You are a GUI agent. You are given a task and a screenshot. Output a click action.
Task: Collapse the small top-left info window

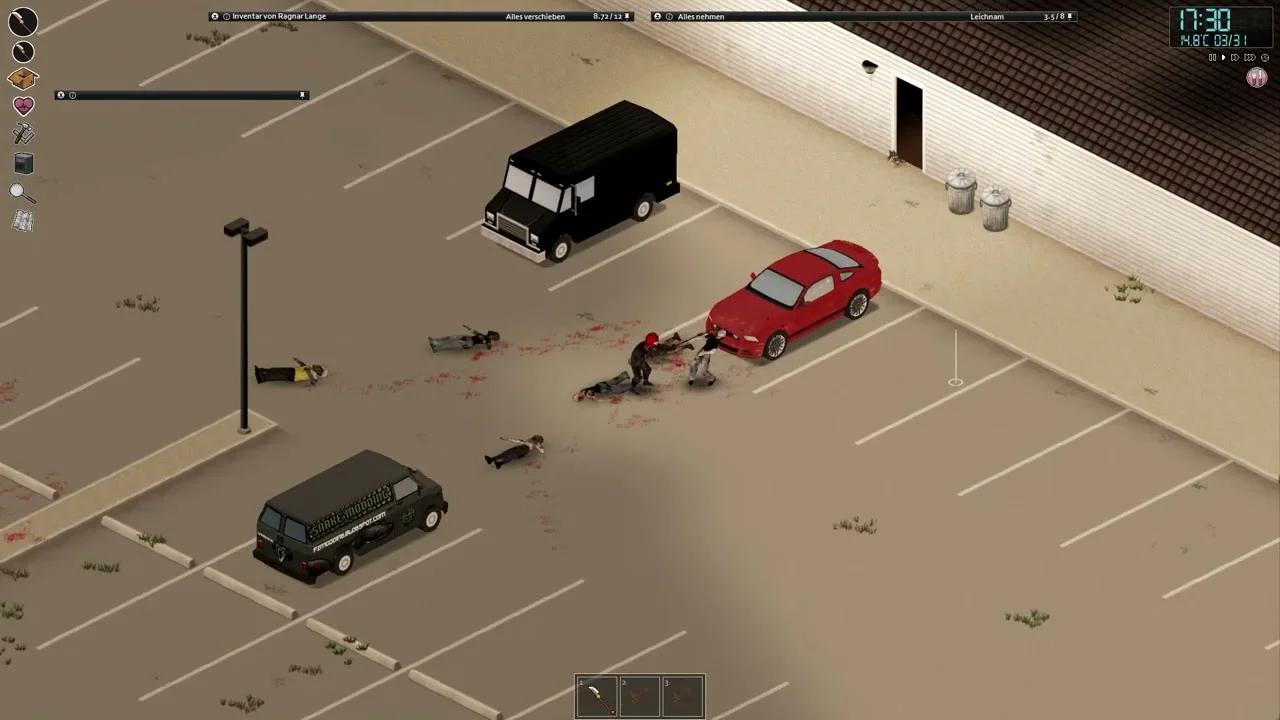(62, 95)
